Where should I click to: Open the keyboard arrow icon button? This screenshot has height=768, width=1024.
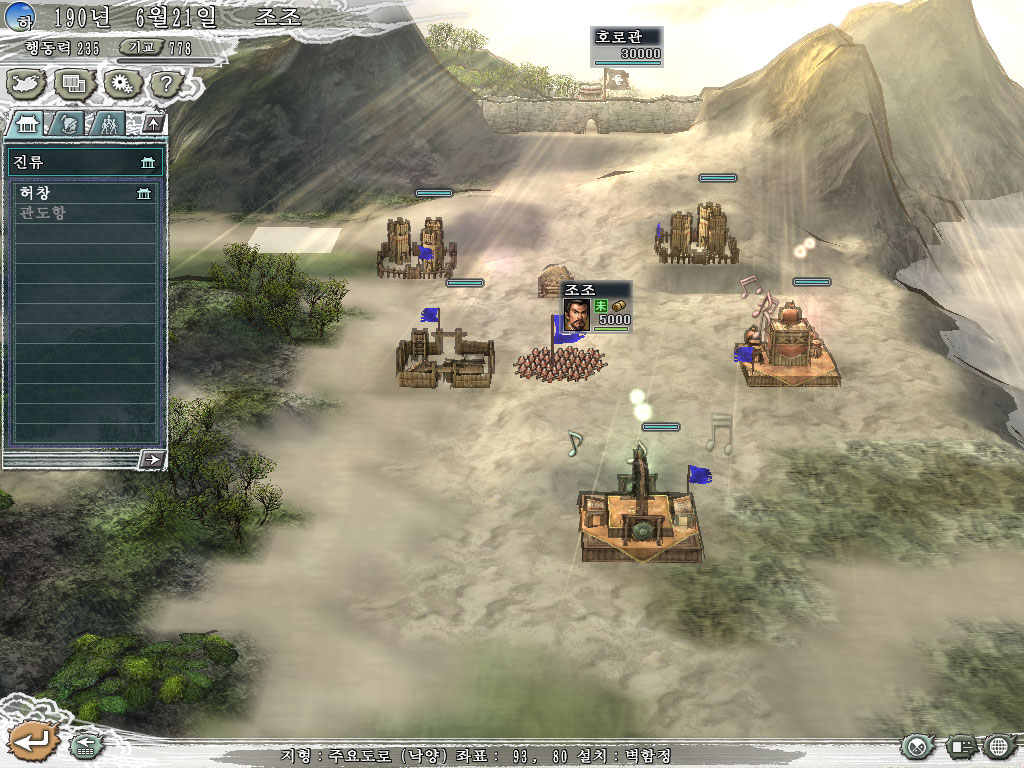point(87,744)
